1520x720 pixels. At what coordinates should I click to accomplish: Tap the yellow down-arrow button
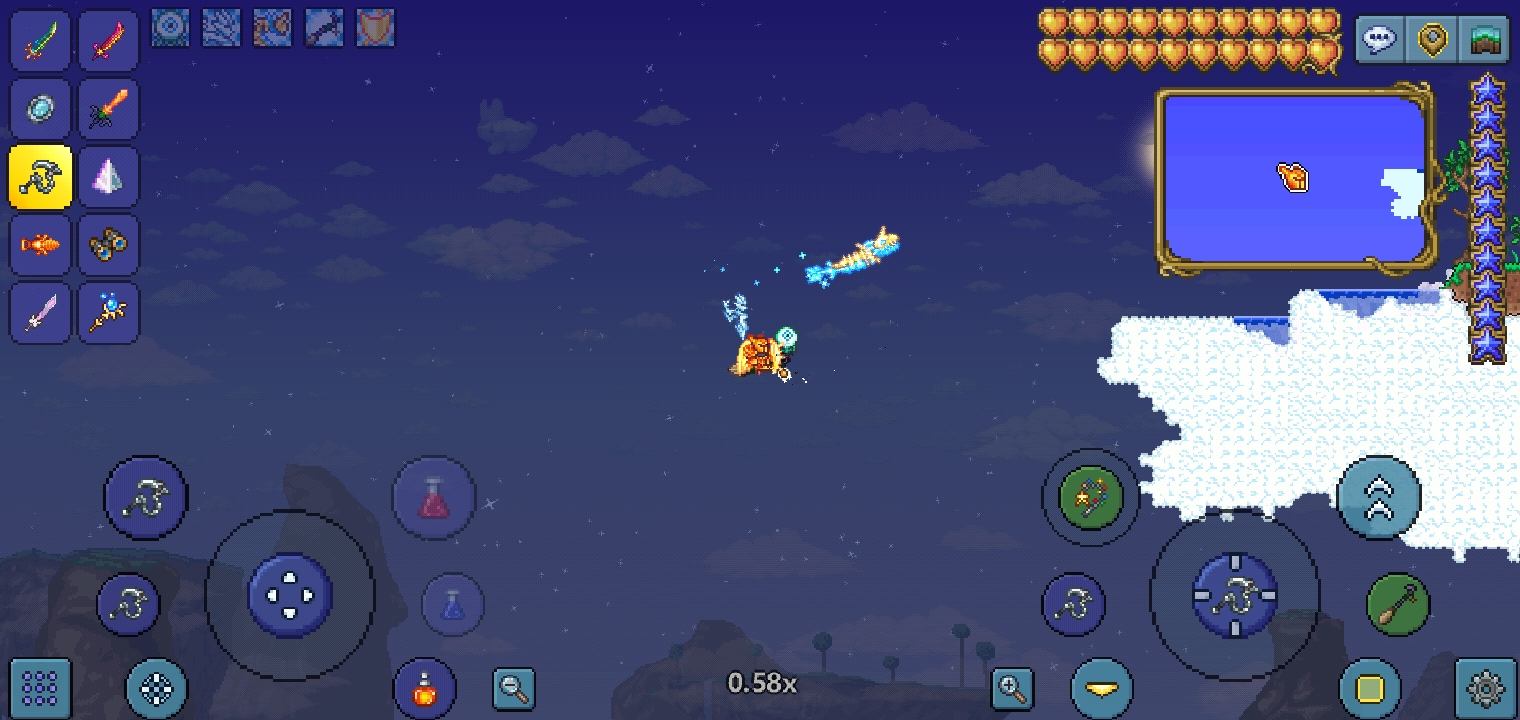tap(1102, 688)
